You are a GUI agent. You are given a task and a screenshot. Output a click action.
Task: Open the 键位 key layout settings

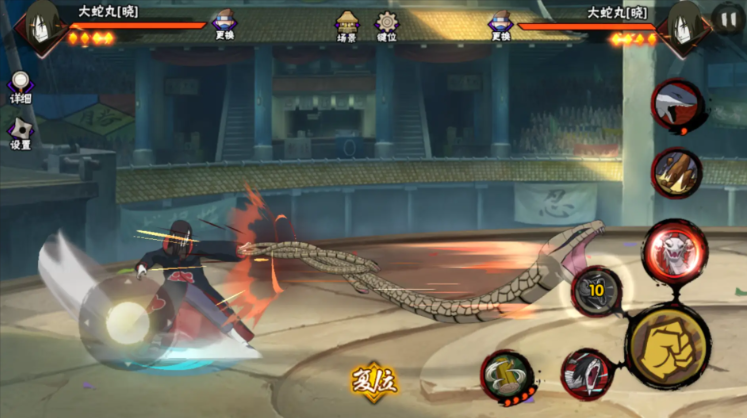point(386,24)
